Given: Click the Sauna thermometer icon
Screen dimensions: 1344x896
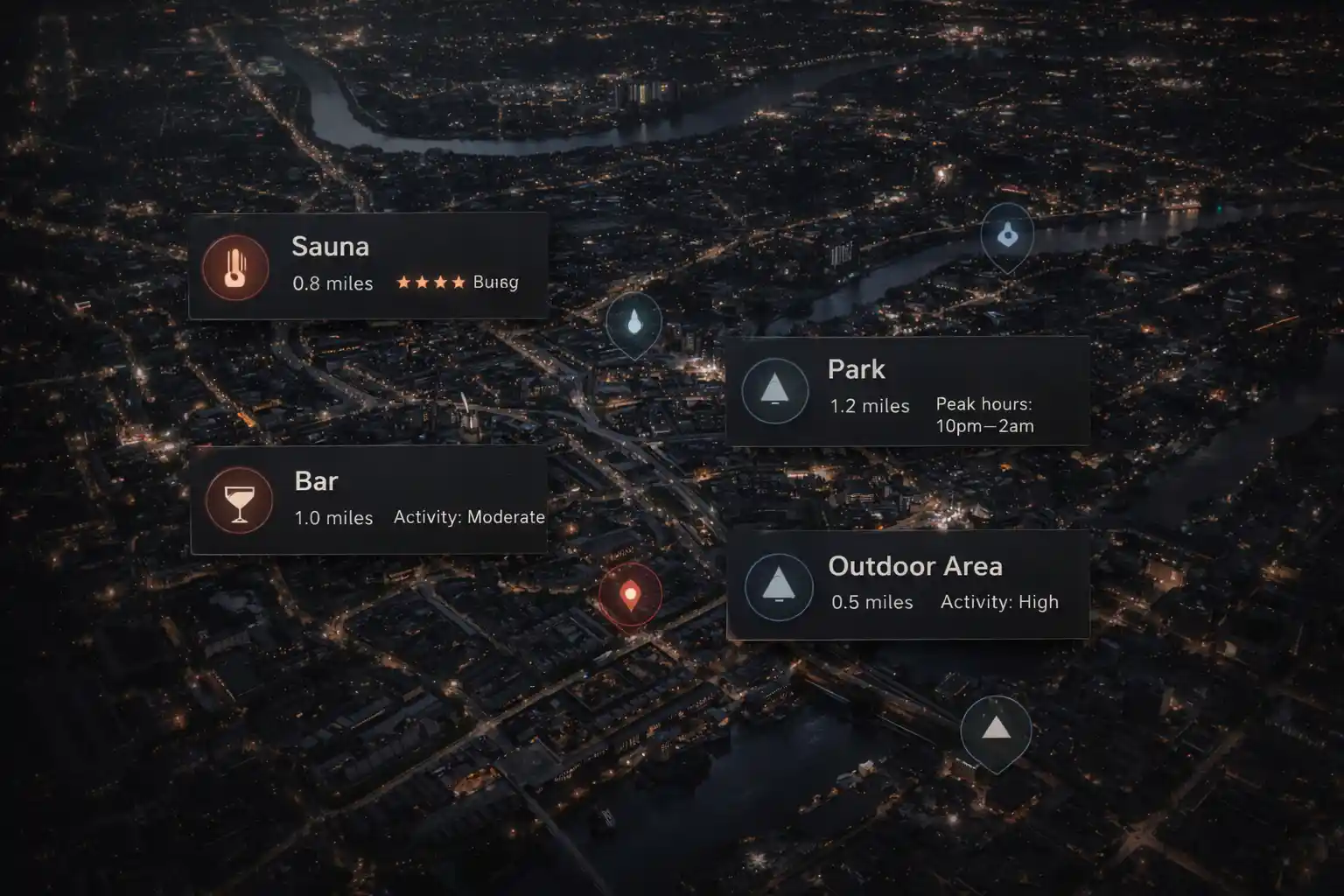Looking at the screenshot, I should point(234,267).
